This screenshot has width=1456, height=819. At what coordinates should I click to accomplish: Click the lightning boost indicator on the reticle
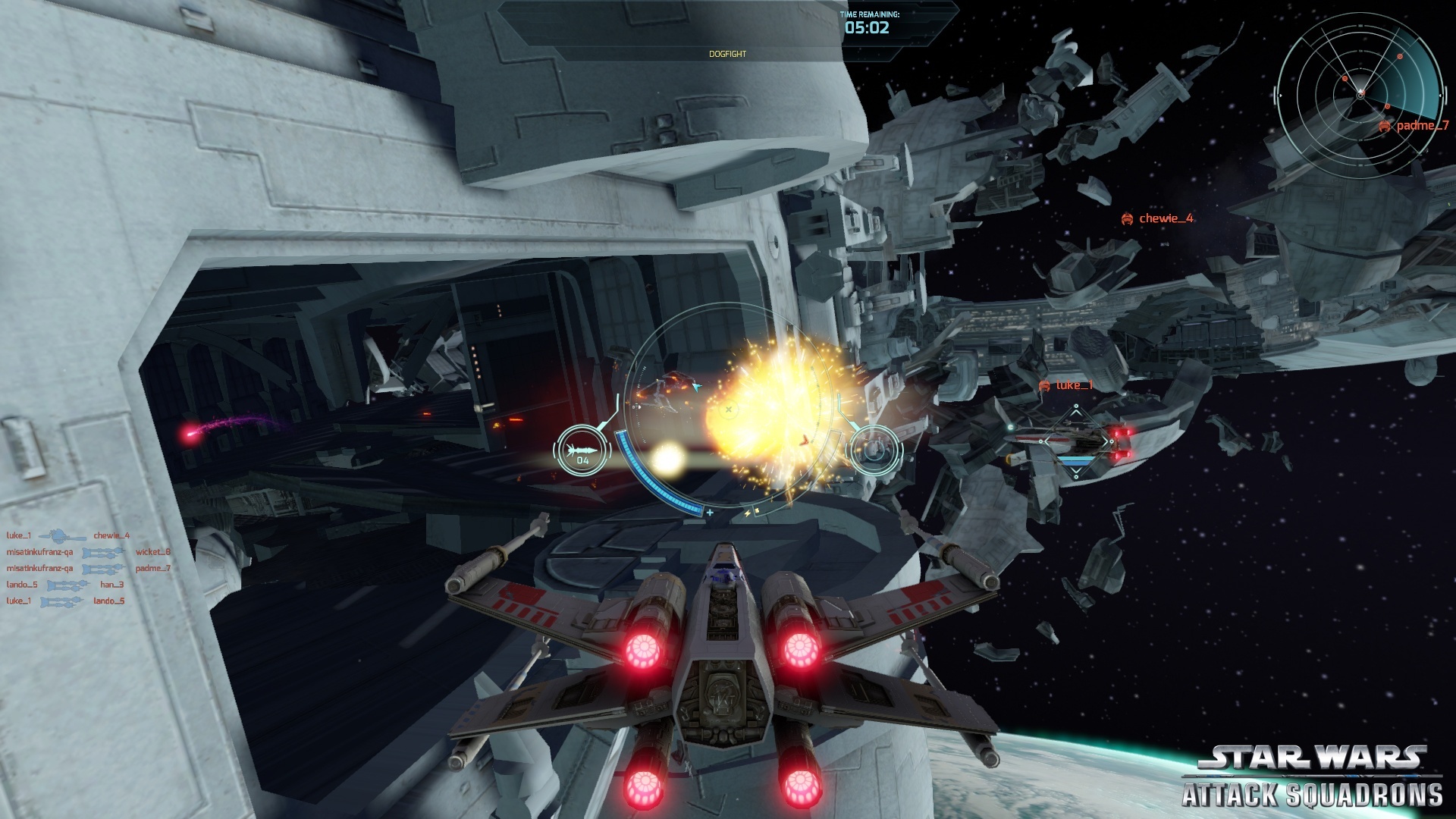(748, 511)
